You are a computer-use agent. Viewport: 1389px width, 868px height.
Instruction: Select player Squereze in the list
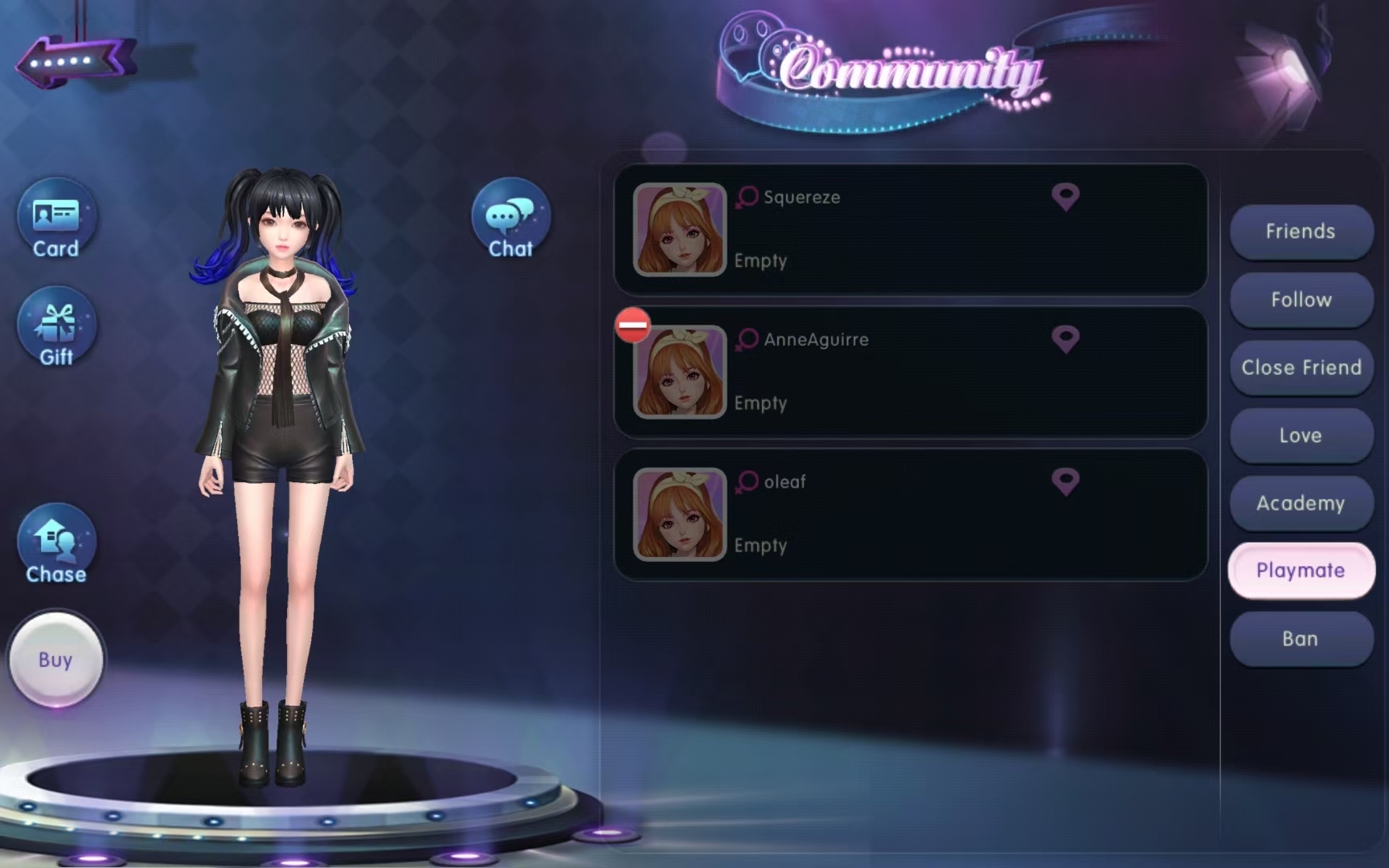pos(910,230)
